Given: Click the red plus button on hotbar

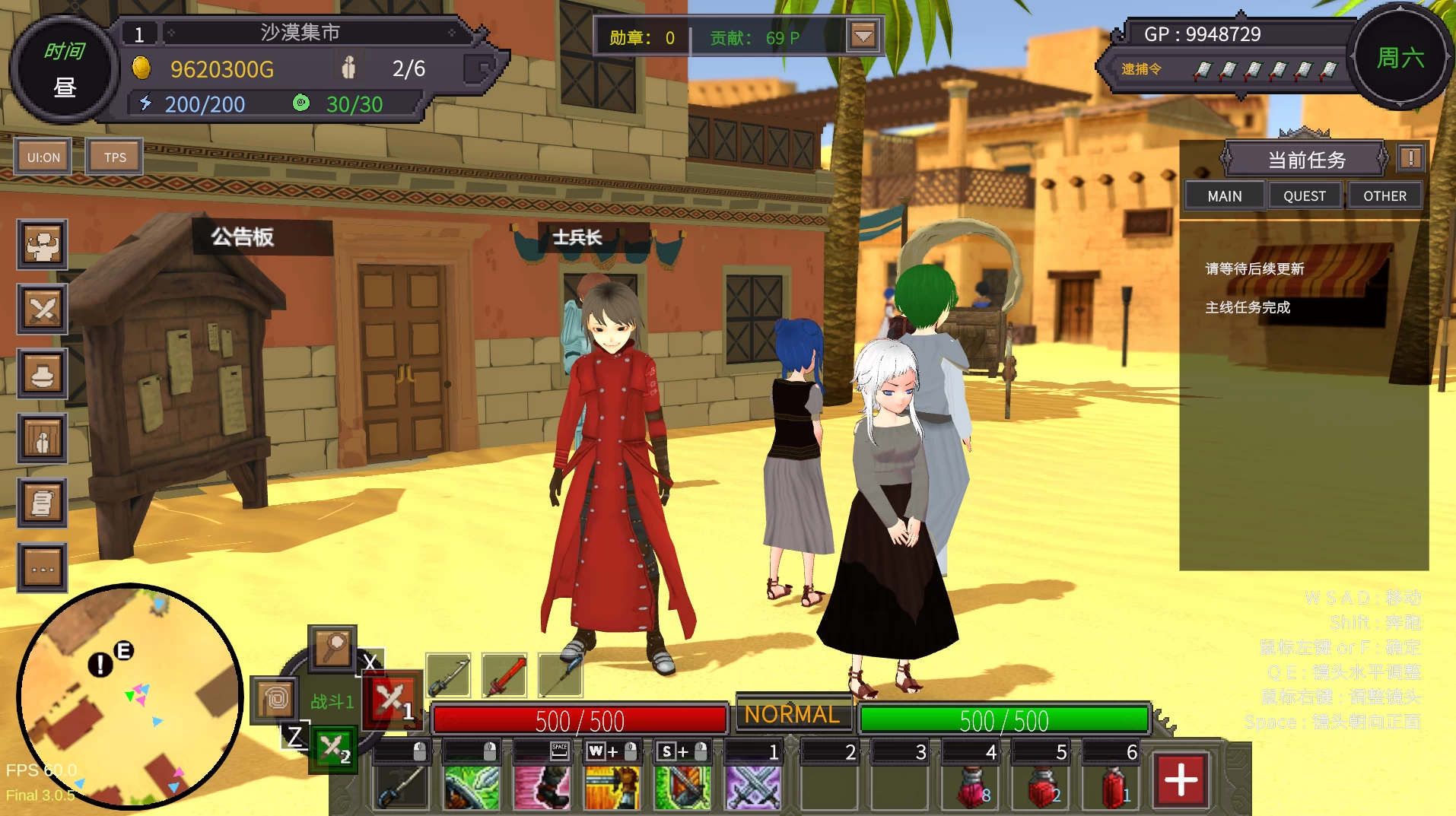Looking at the screenshot, I should point(1180,780).
